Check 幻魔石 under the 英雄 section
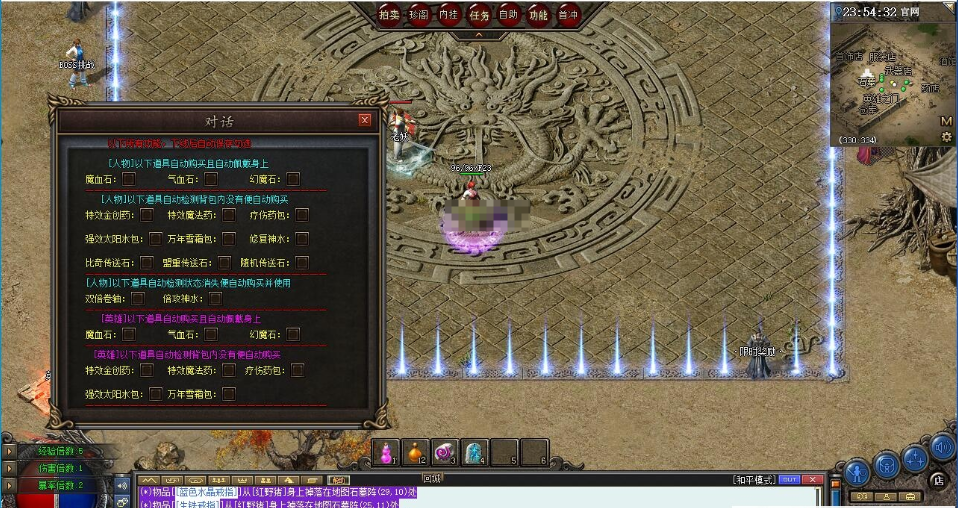This screenshot has width=958, height=508. (293, 334)
